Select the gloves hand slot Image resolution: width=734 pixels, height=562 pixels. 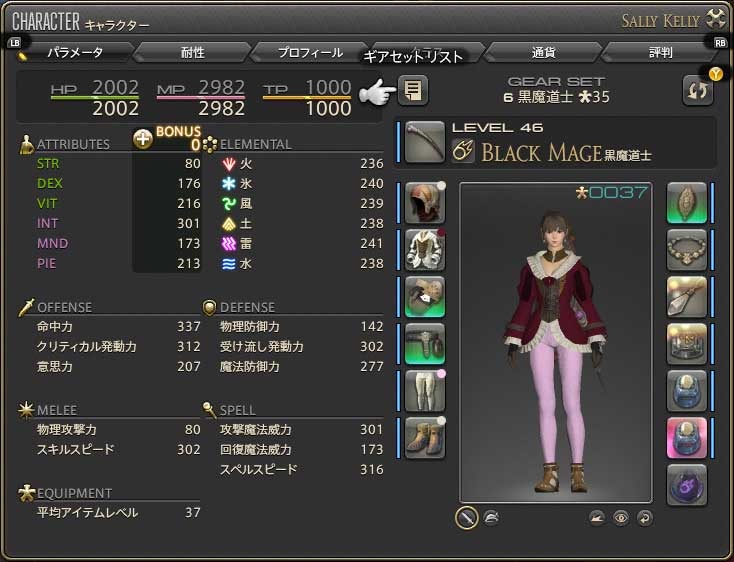point(425,296)
